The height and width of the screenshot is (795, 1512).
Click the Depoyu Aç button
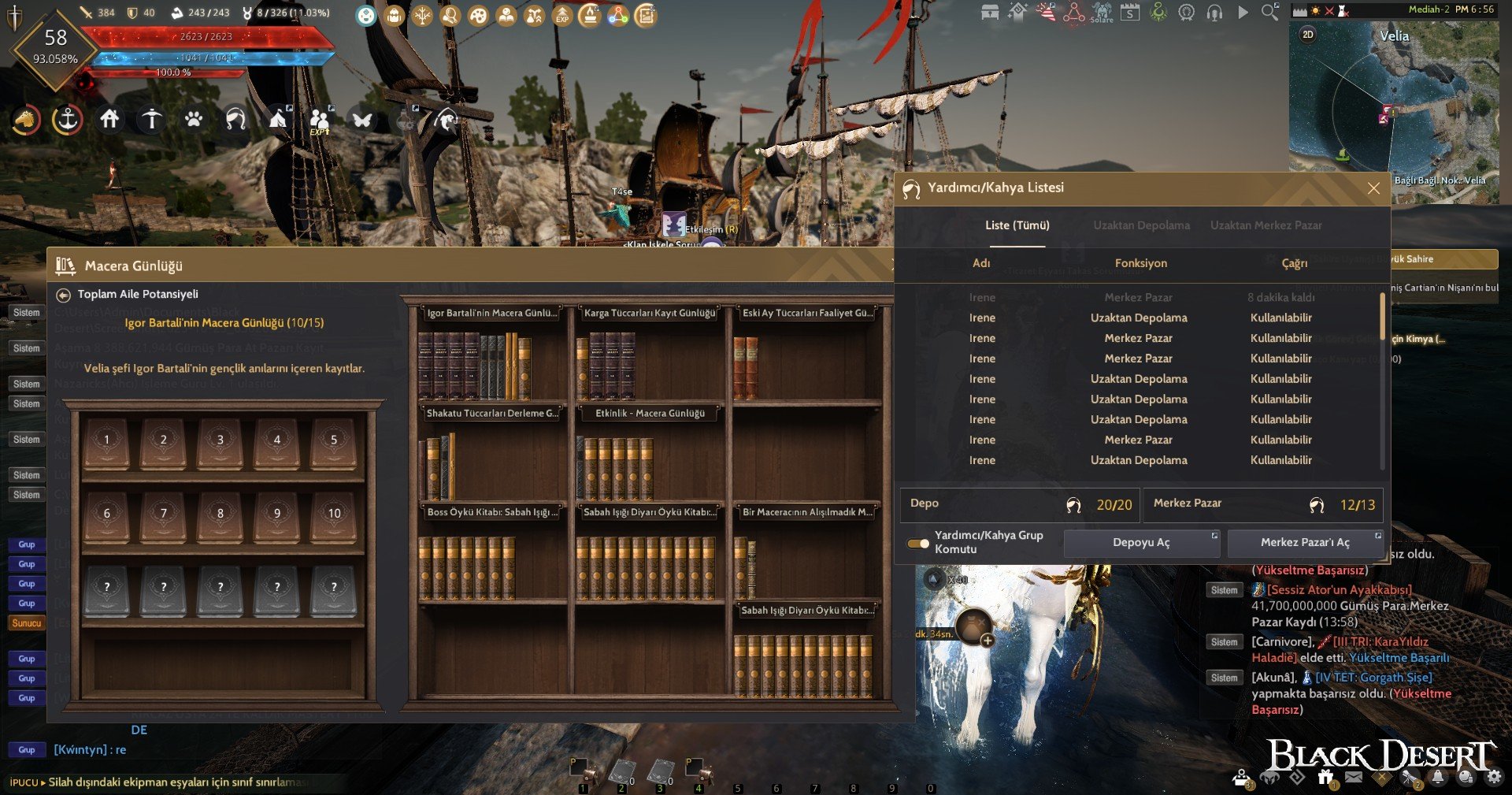click(1141, 543)
